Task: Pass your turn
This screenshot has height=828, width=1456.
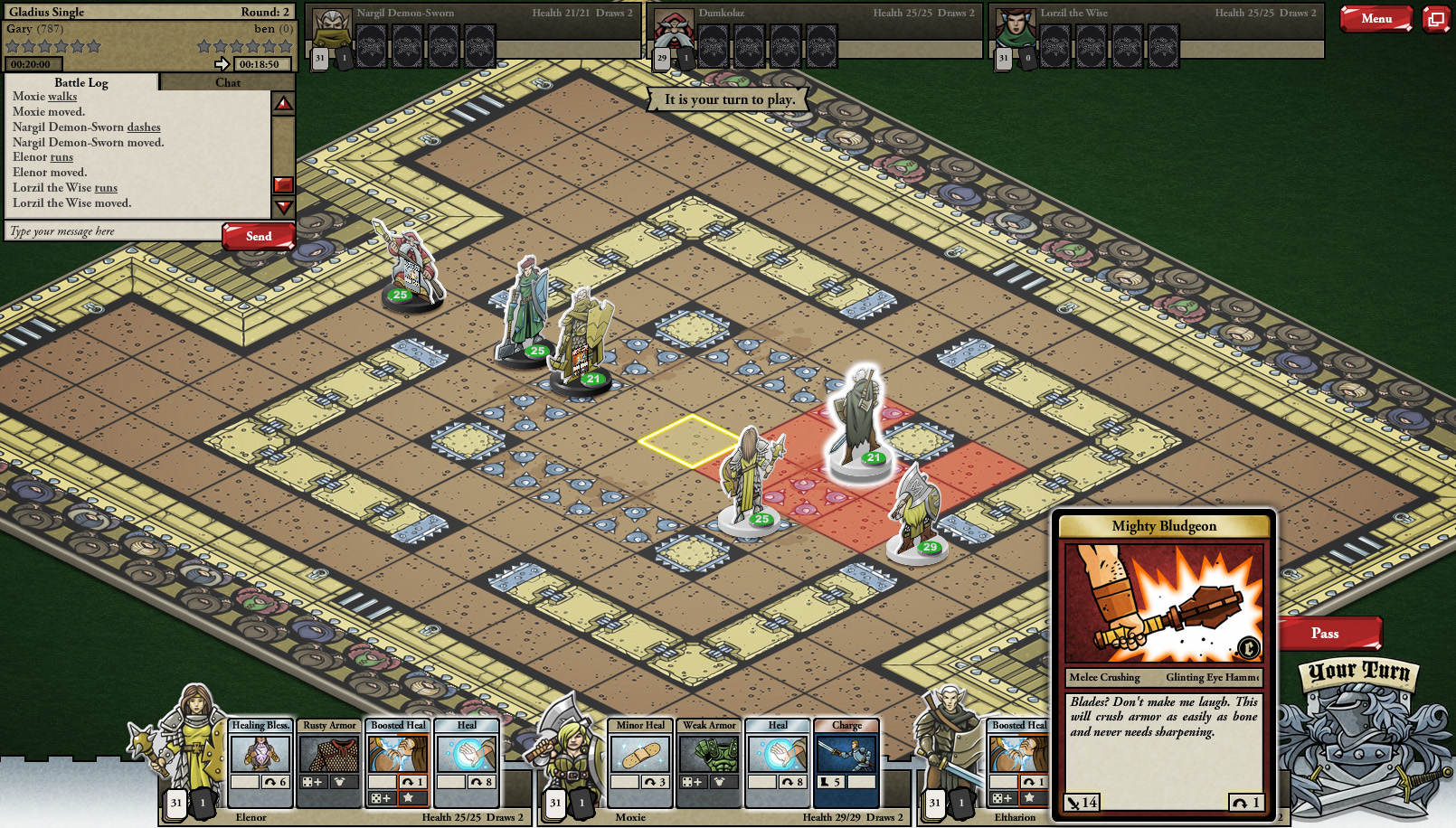Action: pos(1326,634)
